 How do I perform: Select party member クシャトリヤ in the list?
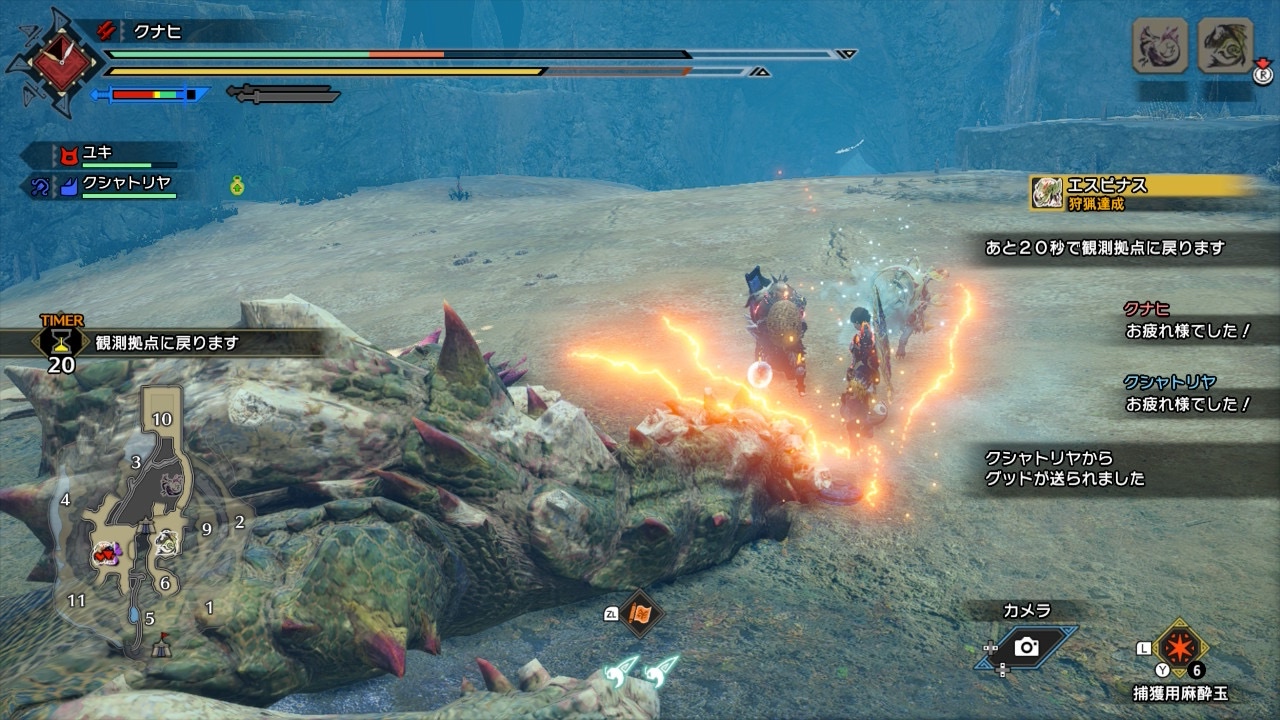126,184
